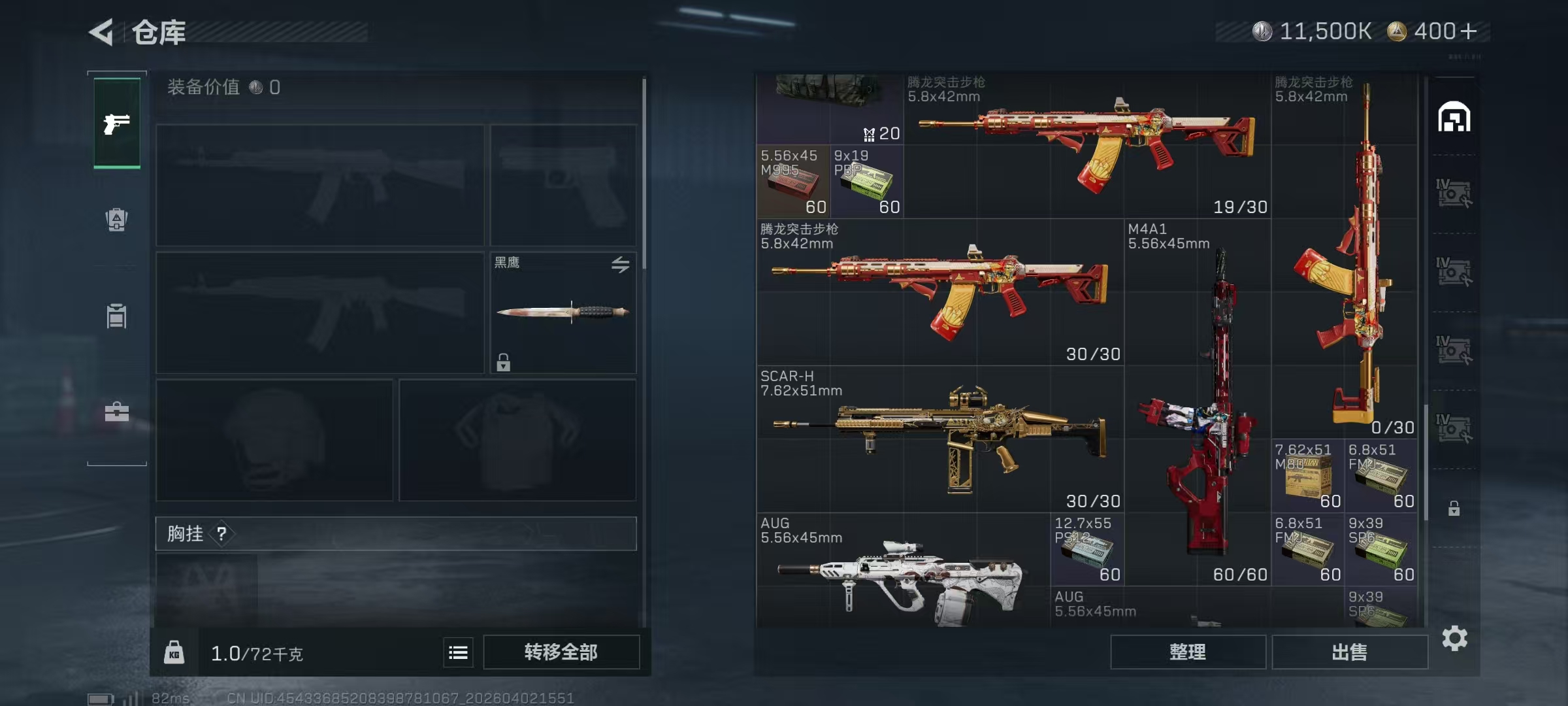
Task: Select the 5.56x45 M995 ammo box
Action: pos(793,182)
